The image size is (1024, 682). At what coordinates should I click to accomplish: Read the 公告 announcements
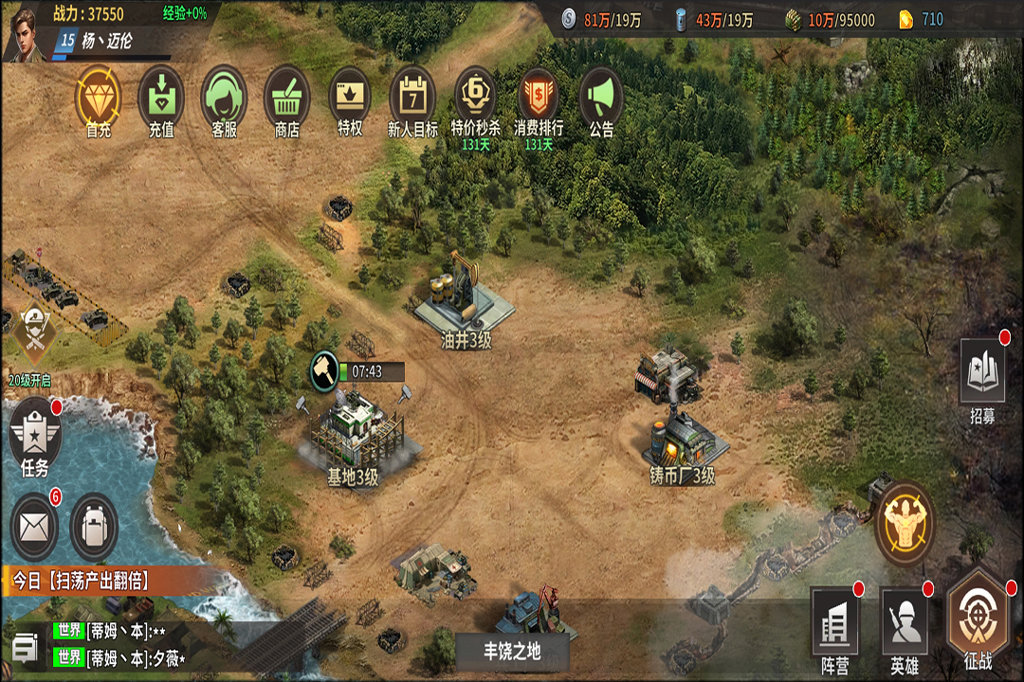pyautogui.click(x=601, y=97)
